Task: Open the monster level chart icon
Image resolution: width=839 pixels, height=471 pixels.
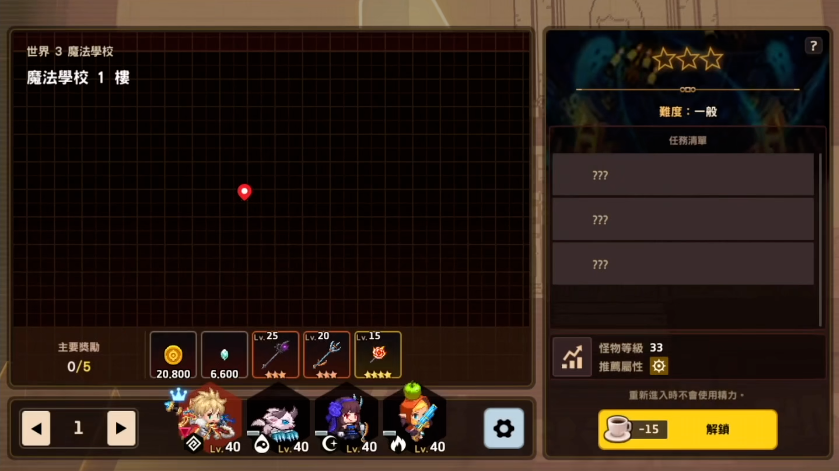Action: point(574,357)
